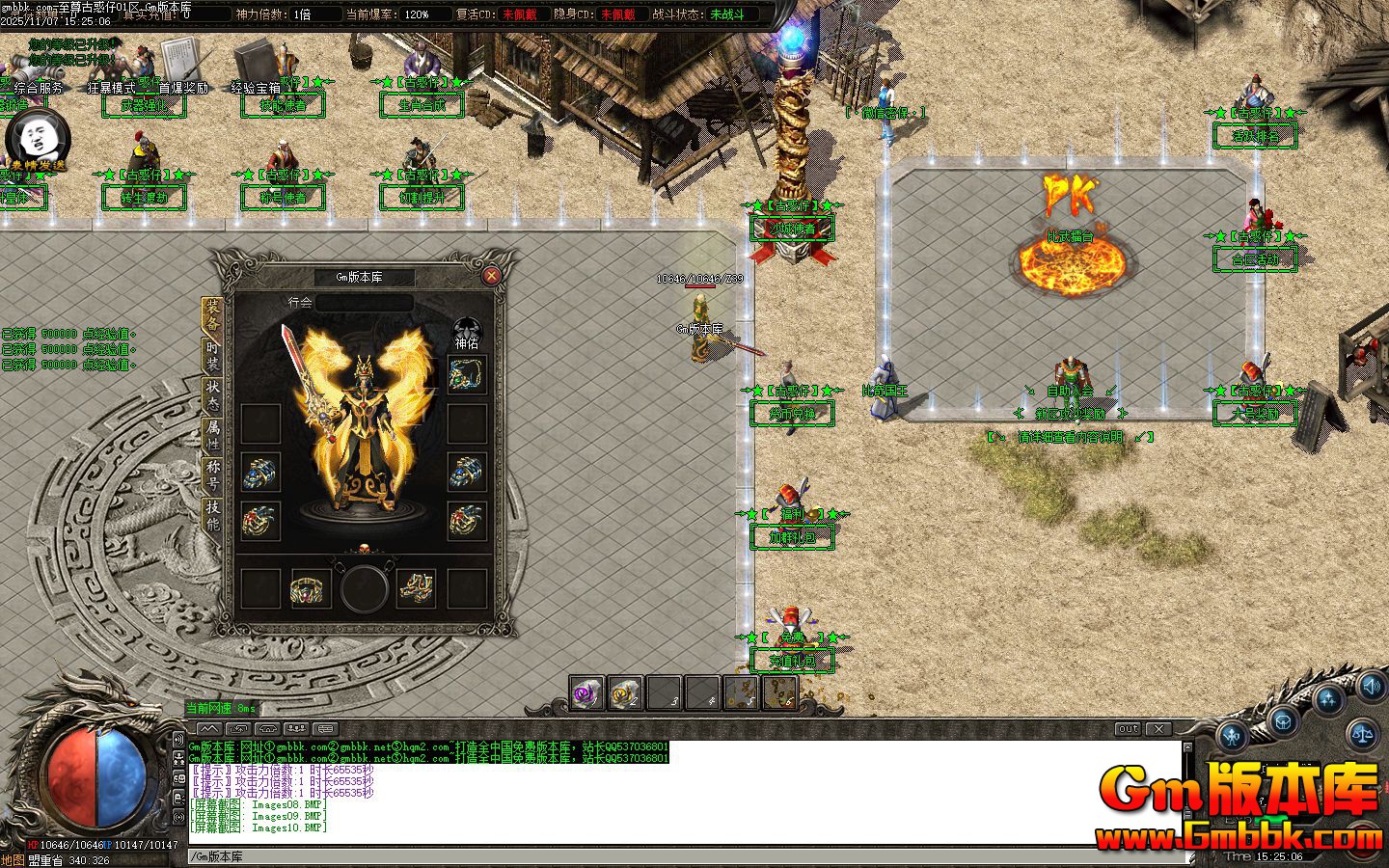
Task: Click the treasure box icon at bottom right
Action: coord(1283,721)
